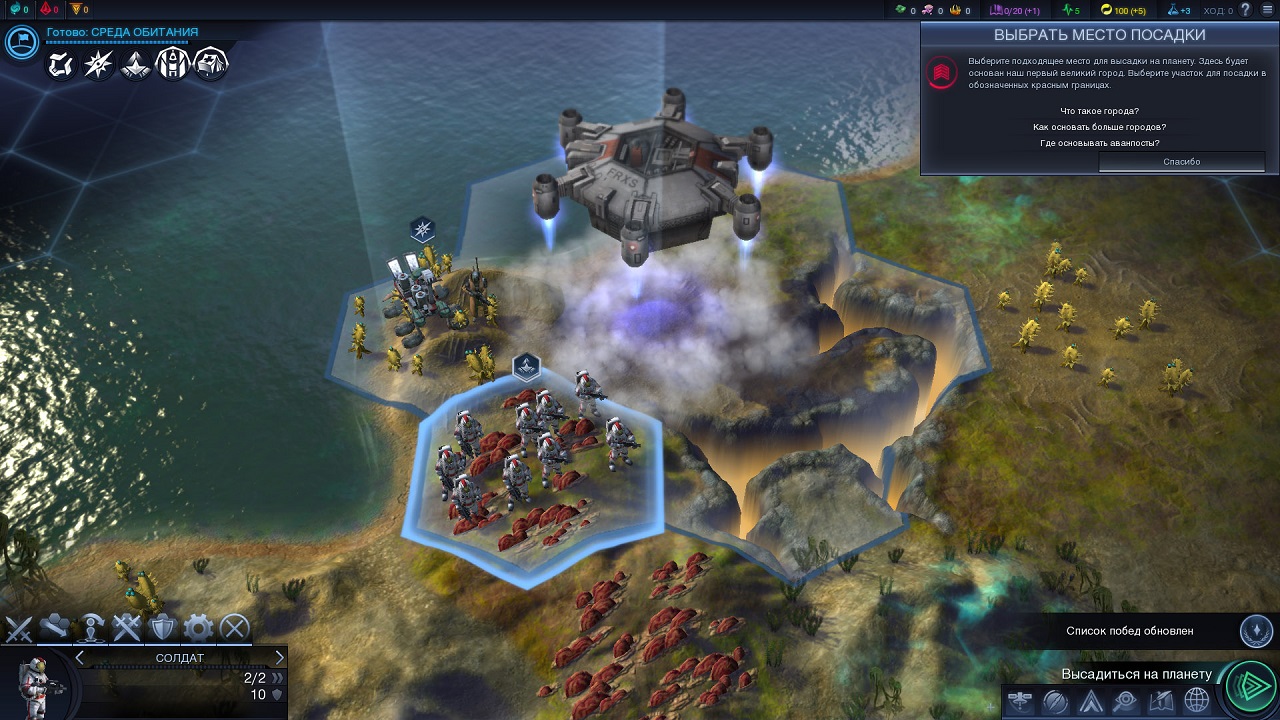Open the gear unit action icon

[x=198, y=628]
